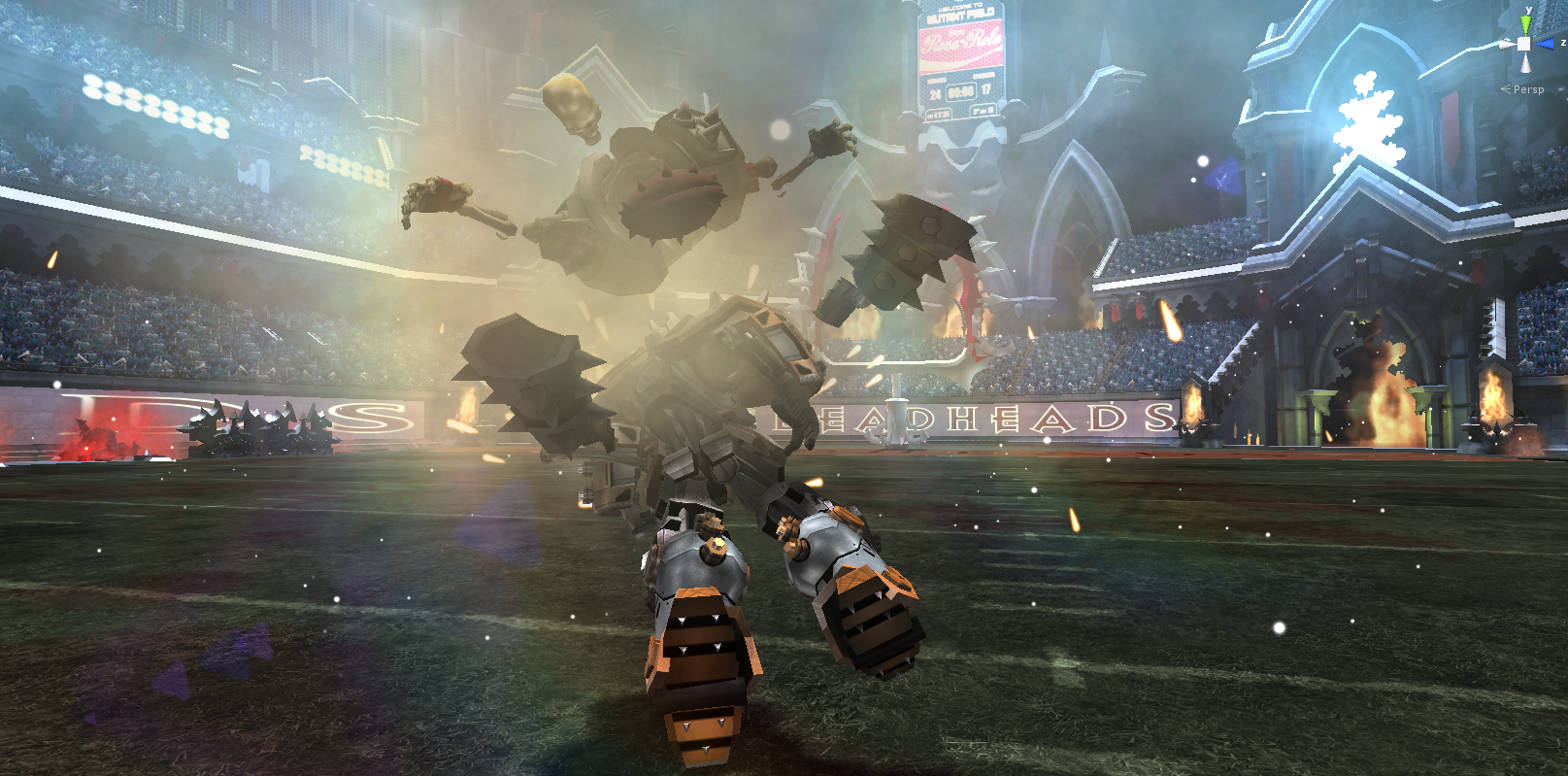
Task: Click the Roca-Rola advertisement on the scoreboard
Action: 960,45
